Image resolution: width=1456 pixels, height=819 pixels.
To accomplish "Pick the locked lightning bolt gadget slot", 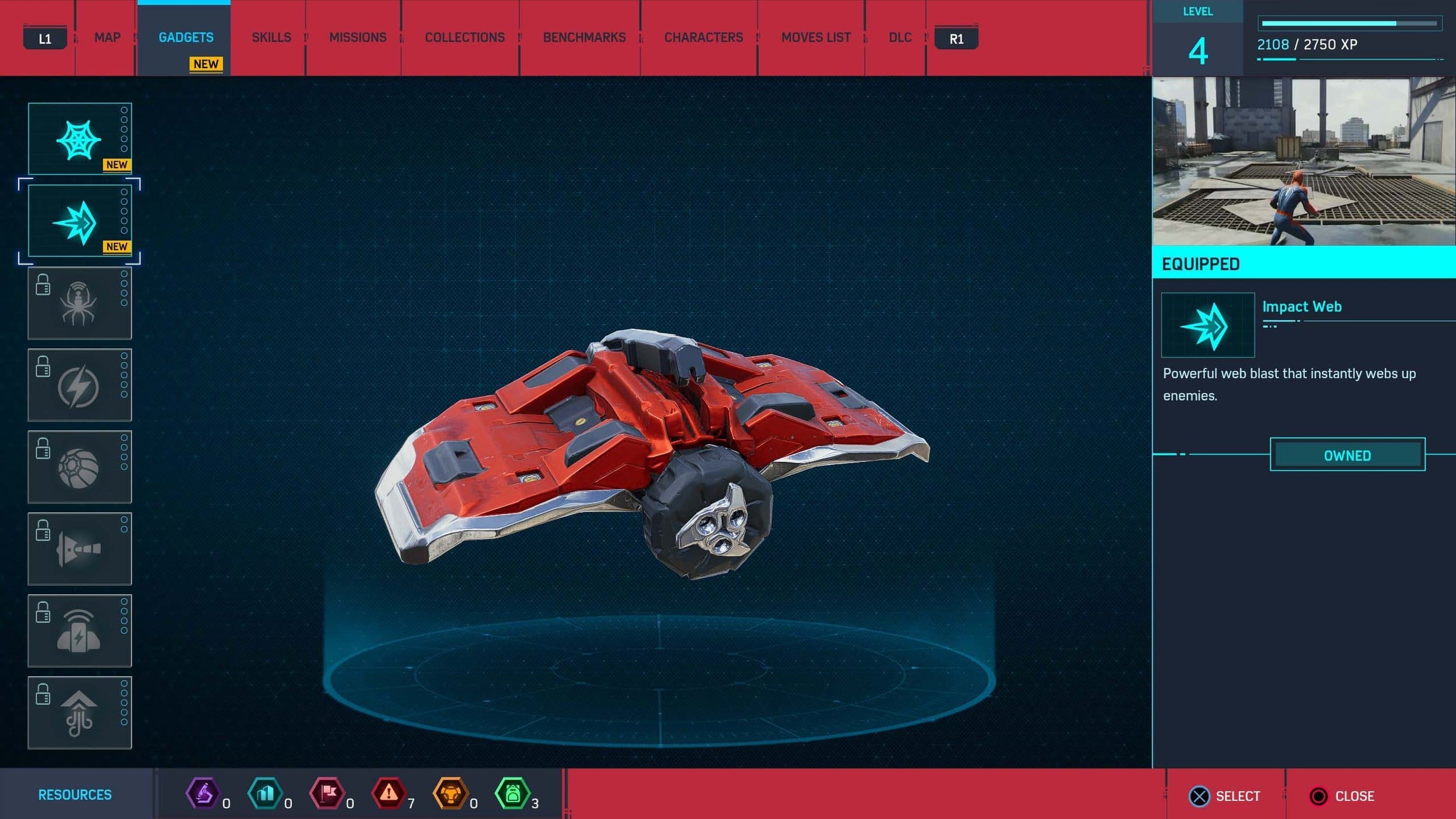I will pyautogui.click(x=80, y=386).
